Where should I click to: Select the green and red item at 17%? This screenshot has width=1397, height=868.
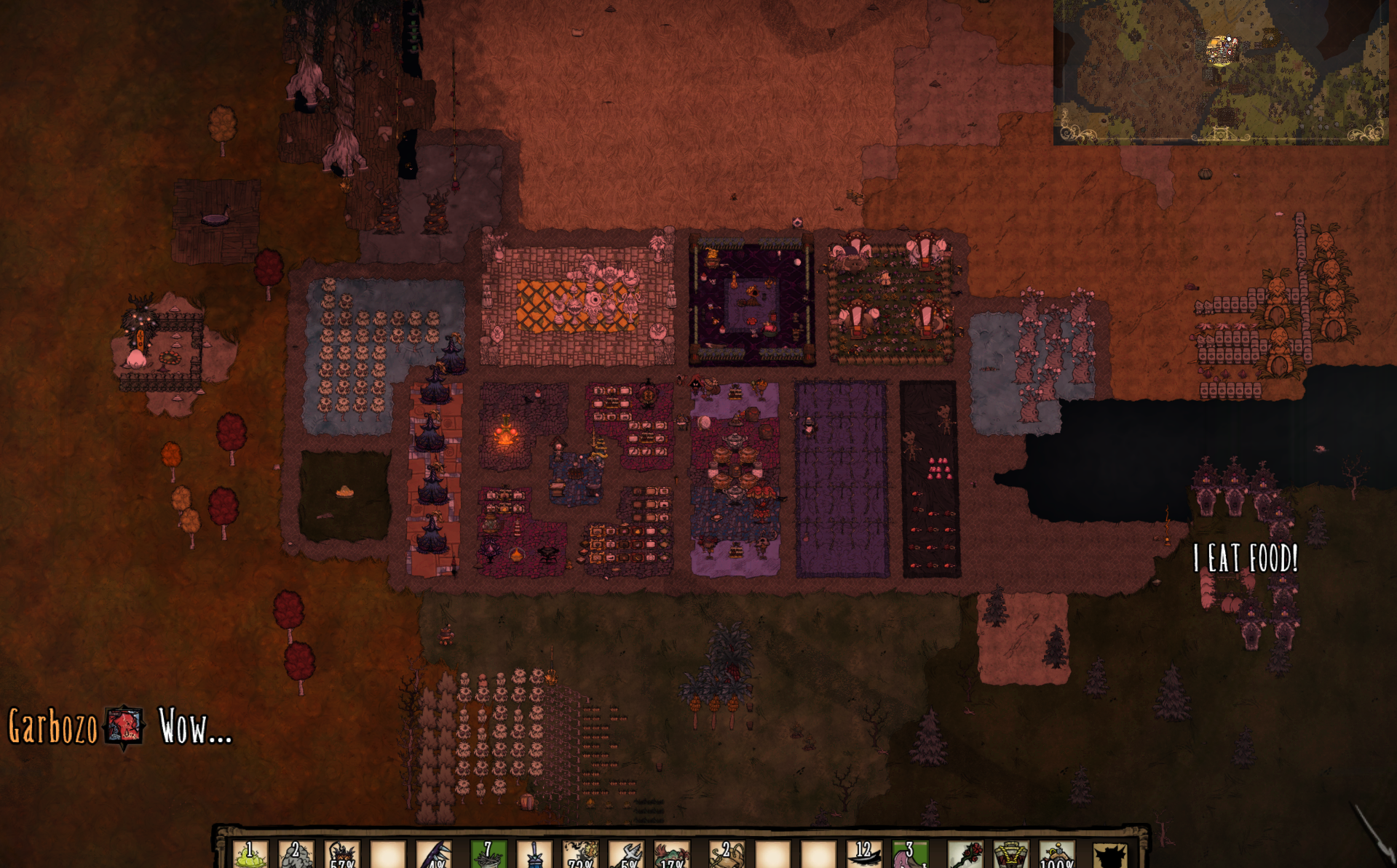[x=672, y=854]
